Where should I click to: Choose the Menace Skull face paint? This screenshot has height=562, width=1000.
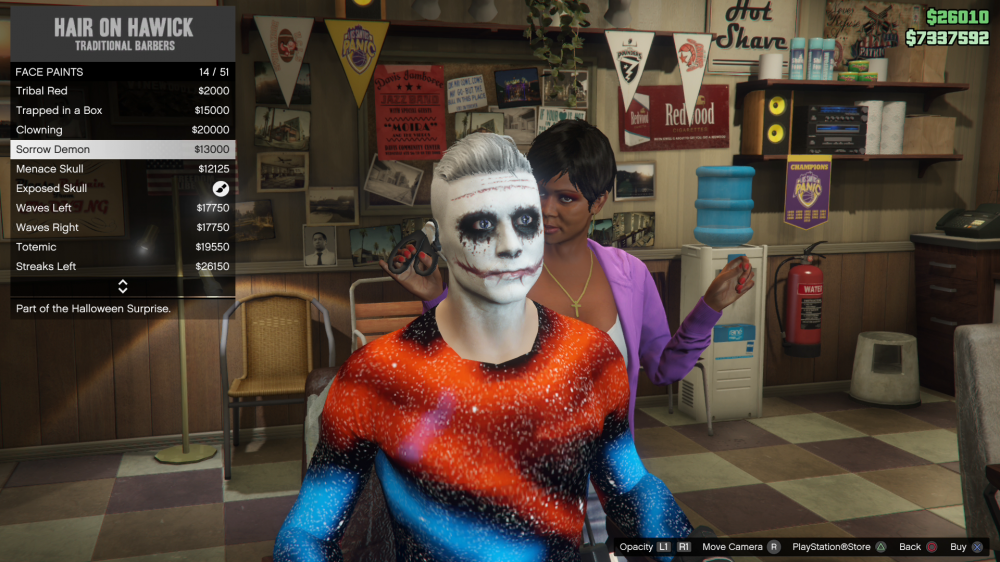point(122,169)
